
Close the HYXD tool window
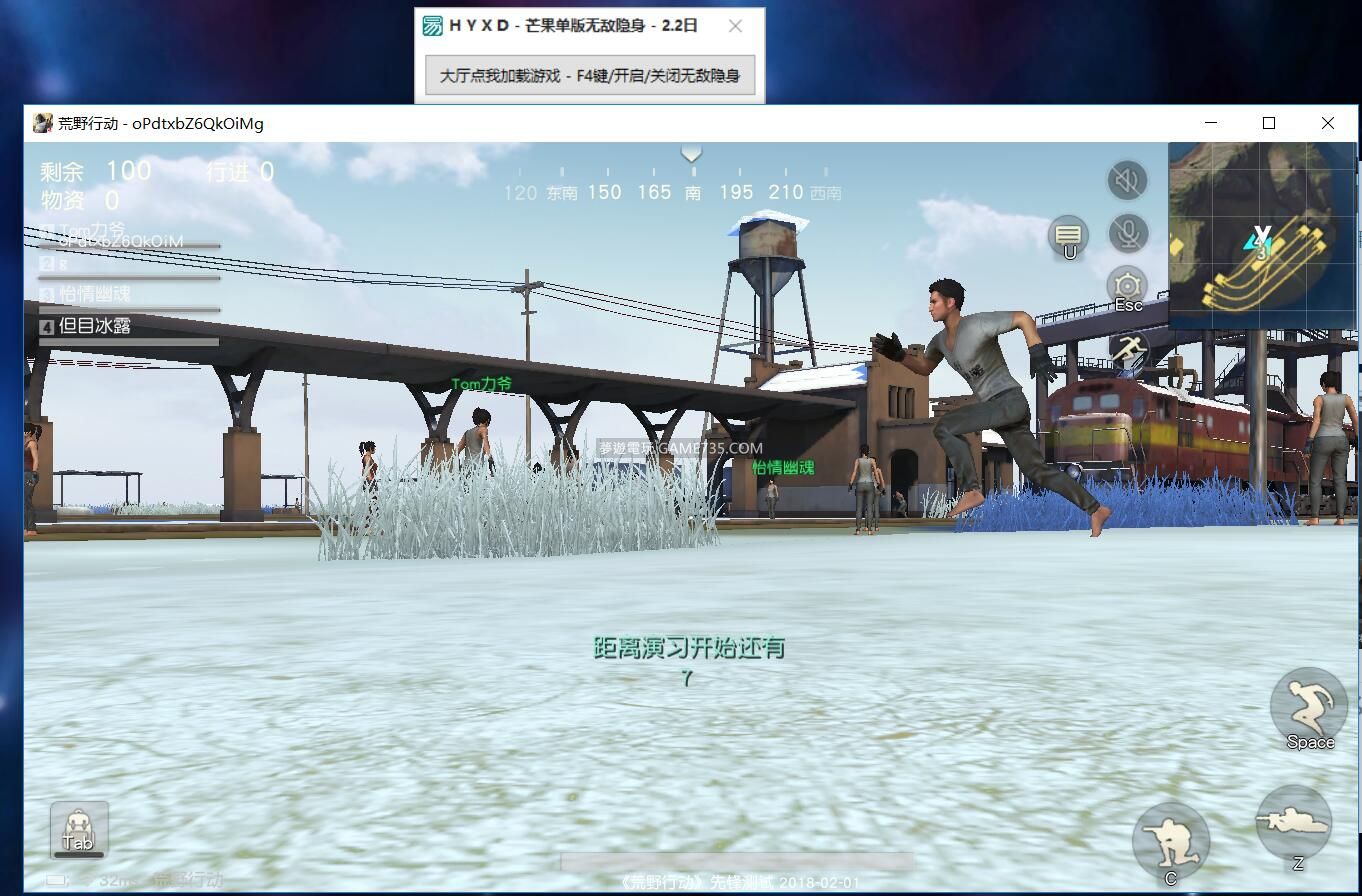click(735, 26)
